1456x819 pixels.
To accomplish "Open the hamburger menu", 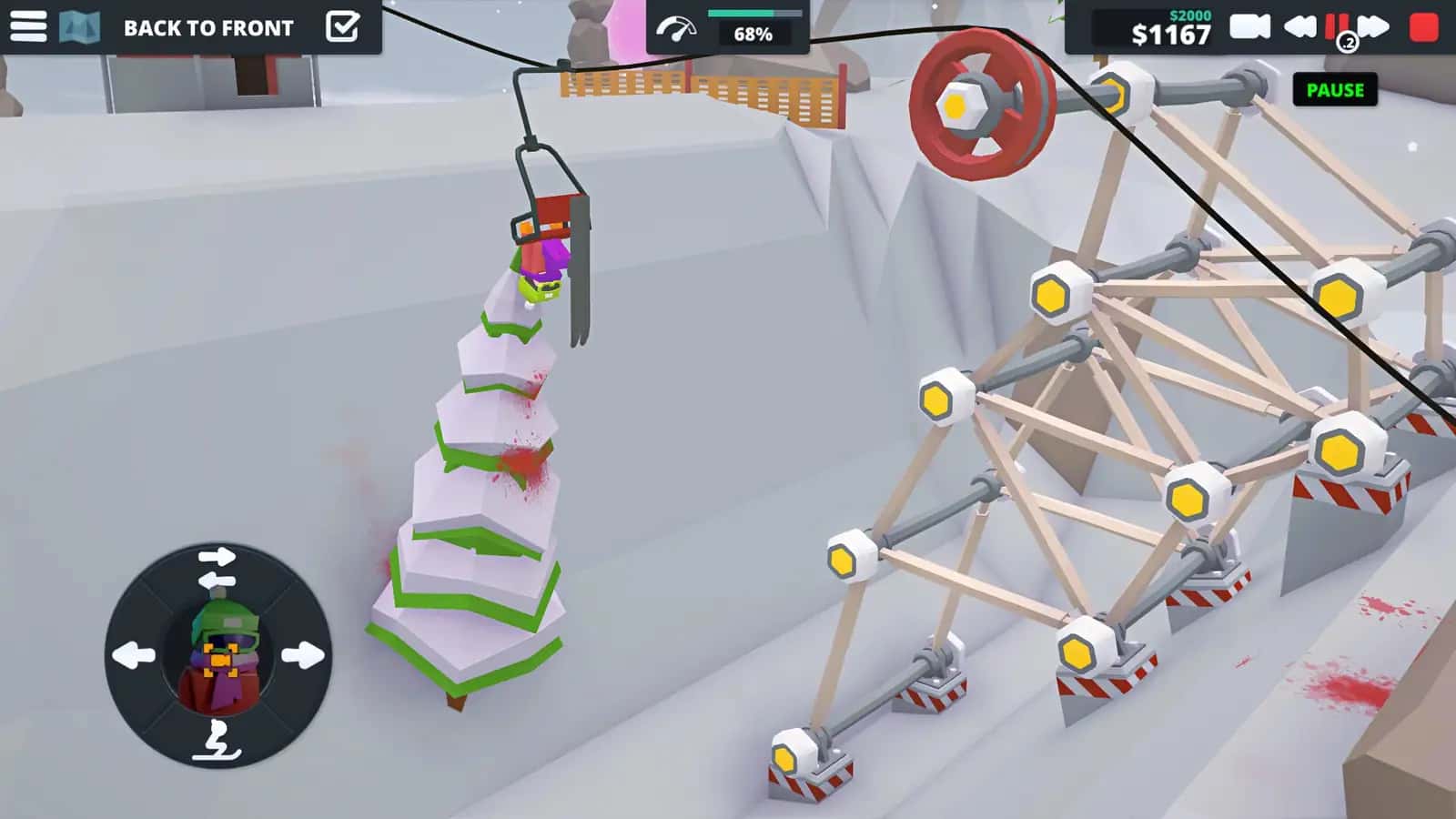I will [29, 25].
